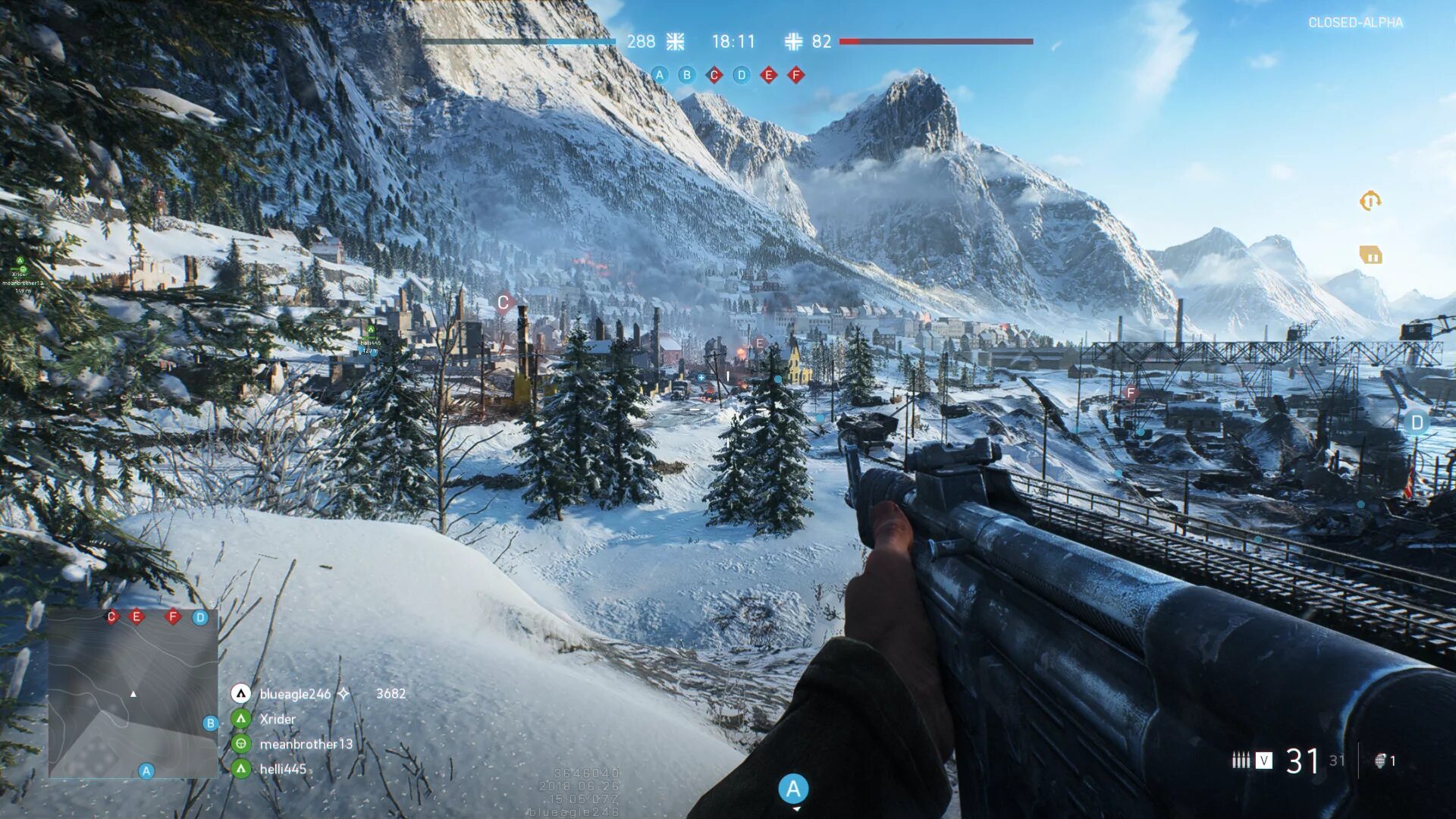Image resolution: width=1456 pixels, height=819 pixels.
Task: Select the D flag marker on the minimap
Action: pos(200,617)
